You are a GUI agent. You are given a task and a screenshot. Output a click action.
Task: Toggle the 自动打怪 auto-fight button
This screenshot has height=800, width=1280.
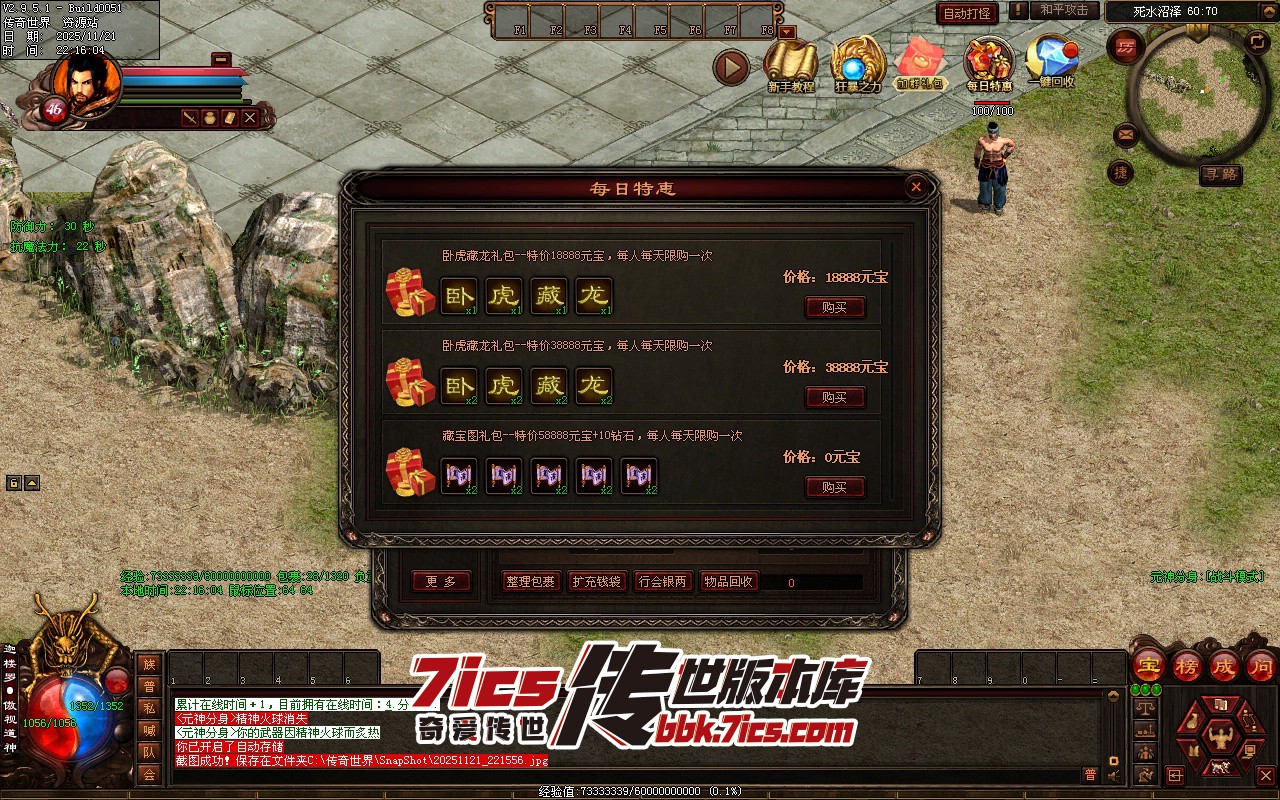point(967,13)
